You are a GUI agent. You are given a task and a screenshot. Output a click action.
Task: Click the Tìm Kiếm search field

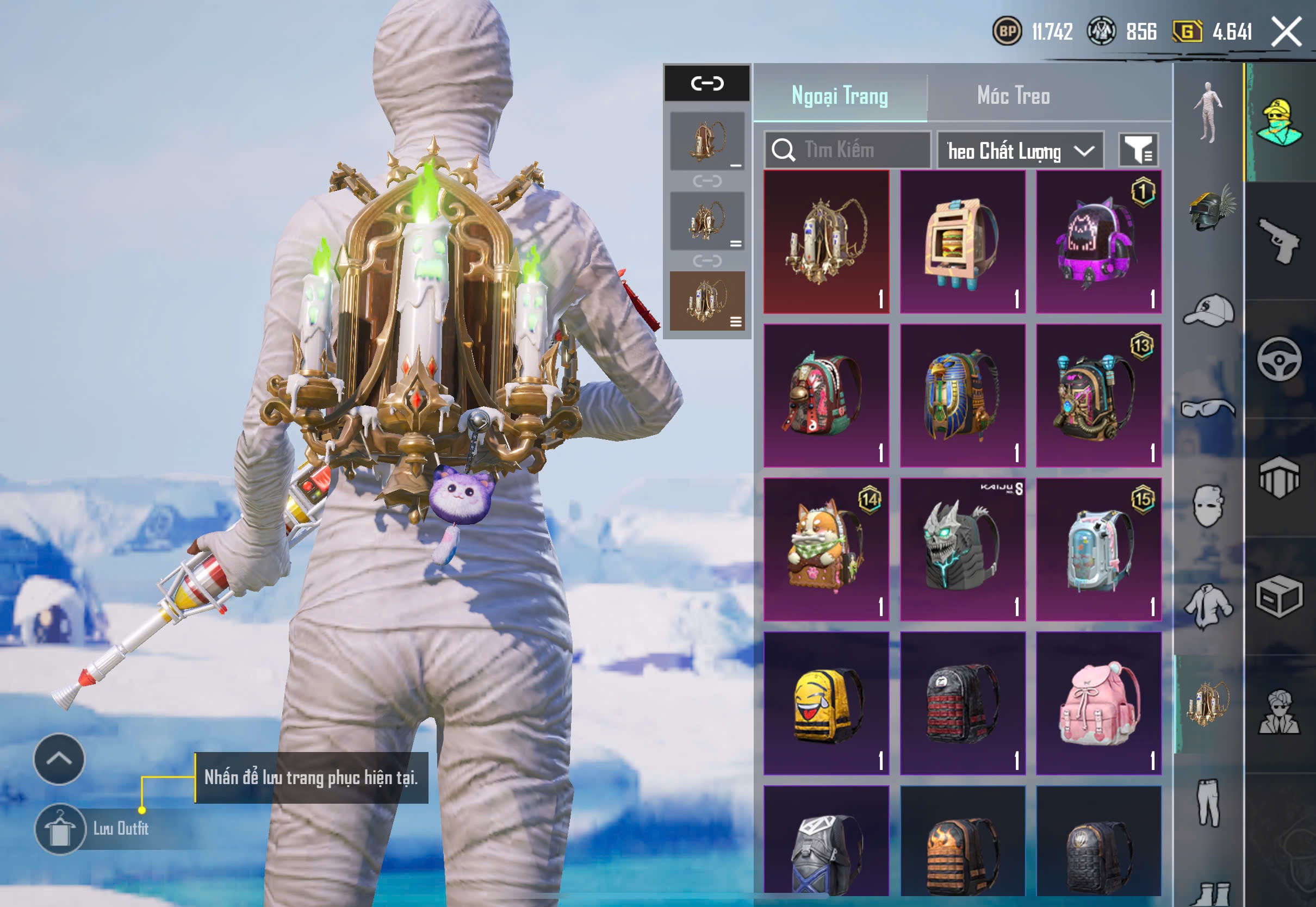(847, 150)
